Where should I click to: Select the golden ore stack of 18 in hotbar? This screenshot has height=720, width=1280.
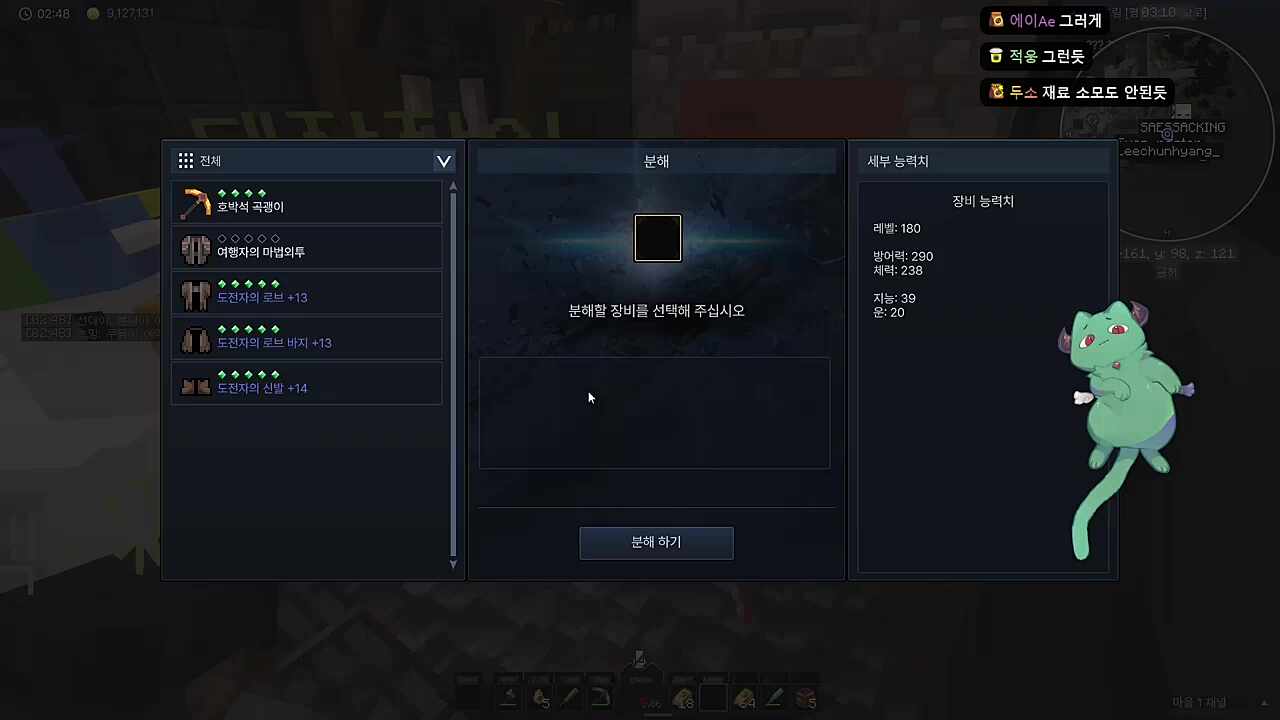click(684, 697)
